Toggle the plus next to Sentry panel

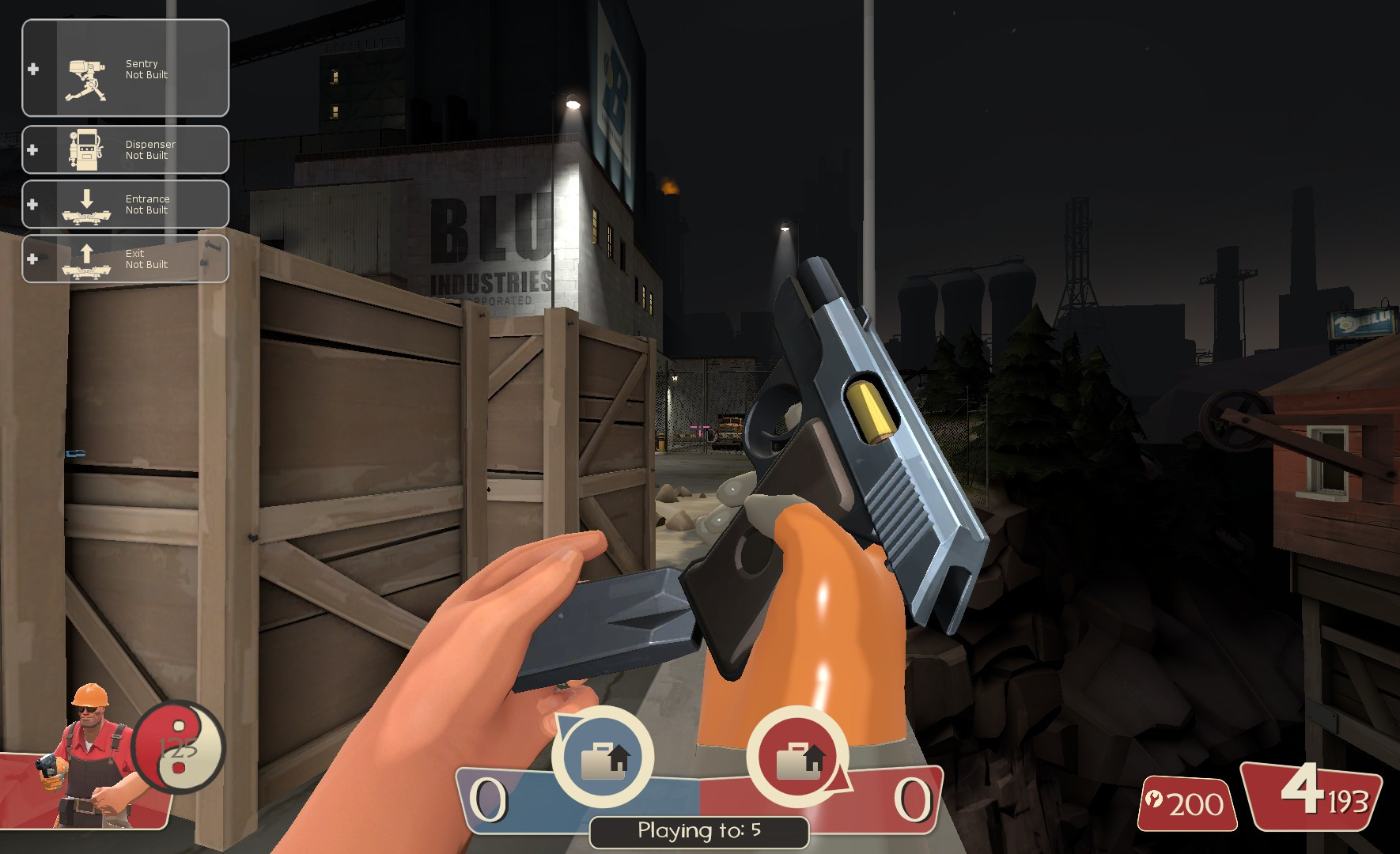(x=32, y=69)
